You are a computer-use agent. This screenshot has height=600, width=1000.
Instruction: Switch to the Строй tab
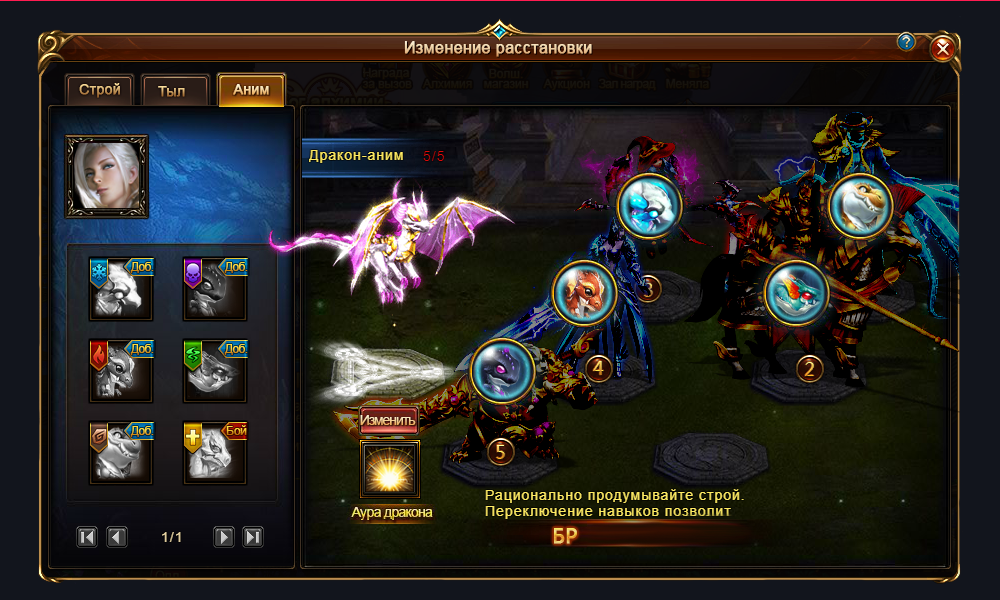tap(99, 89)
